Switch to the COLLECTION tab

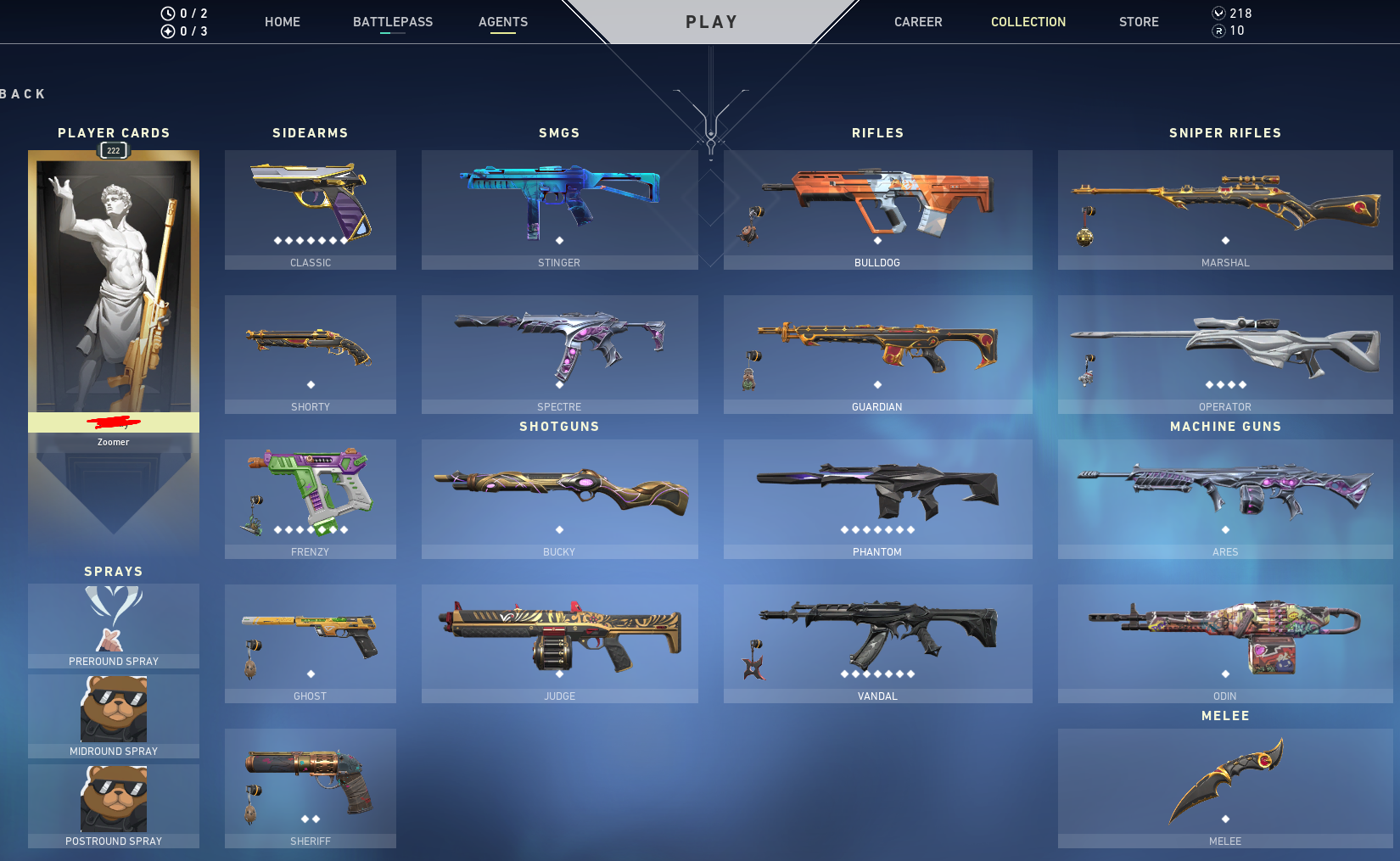click(x=1028, y=22)
